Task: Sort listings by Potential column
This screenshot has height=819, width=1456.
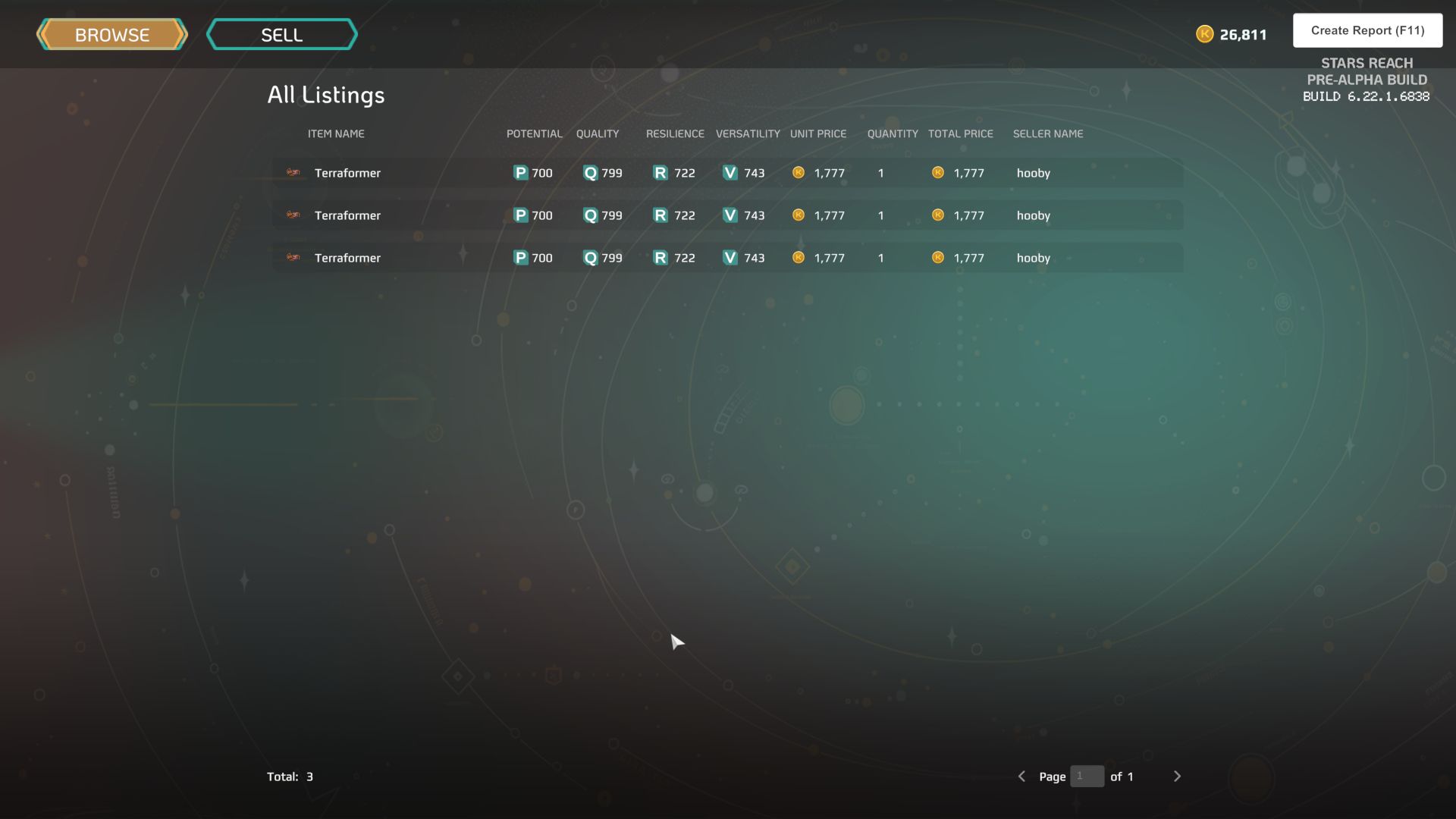Action: click(534, 133)
